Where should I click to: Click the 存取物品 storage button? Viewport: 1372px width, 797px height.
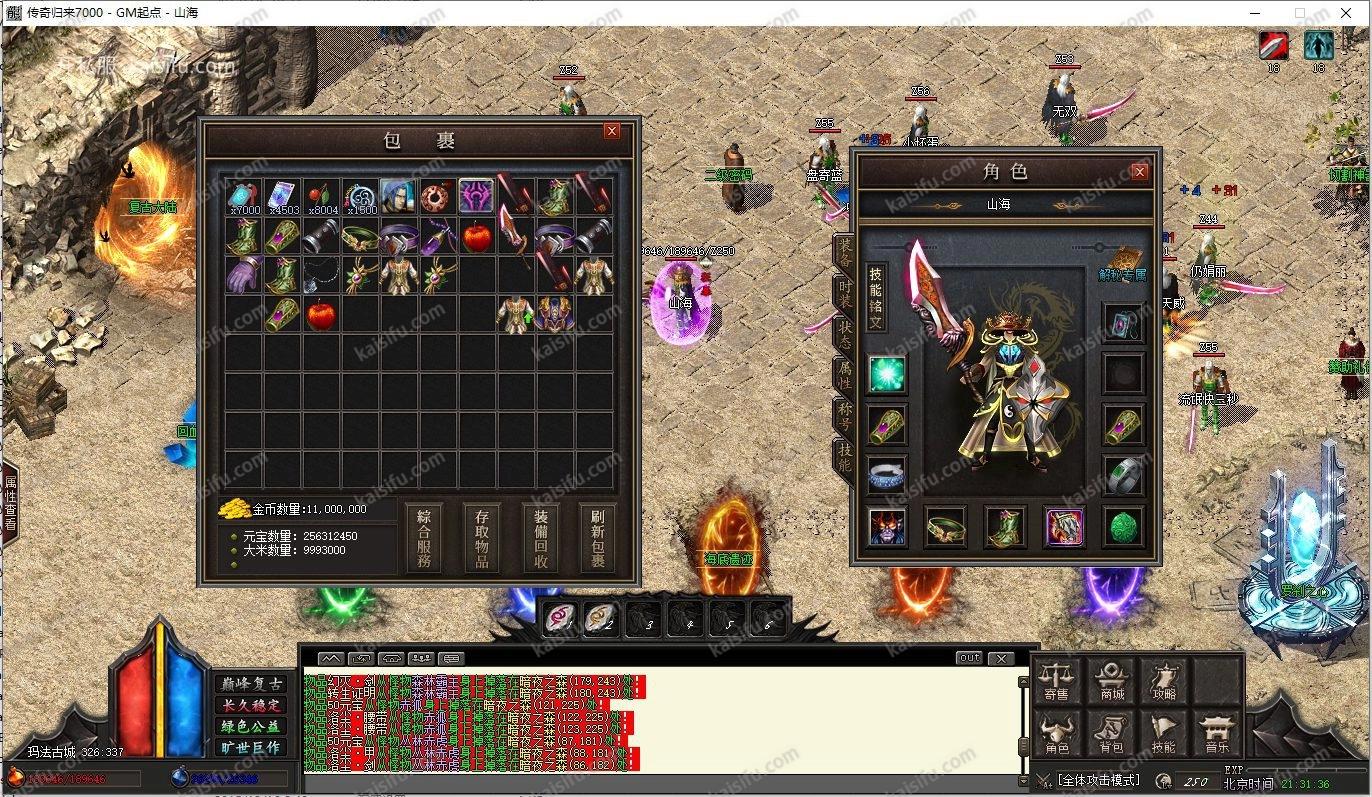(x=482, y=537)
